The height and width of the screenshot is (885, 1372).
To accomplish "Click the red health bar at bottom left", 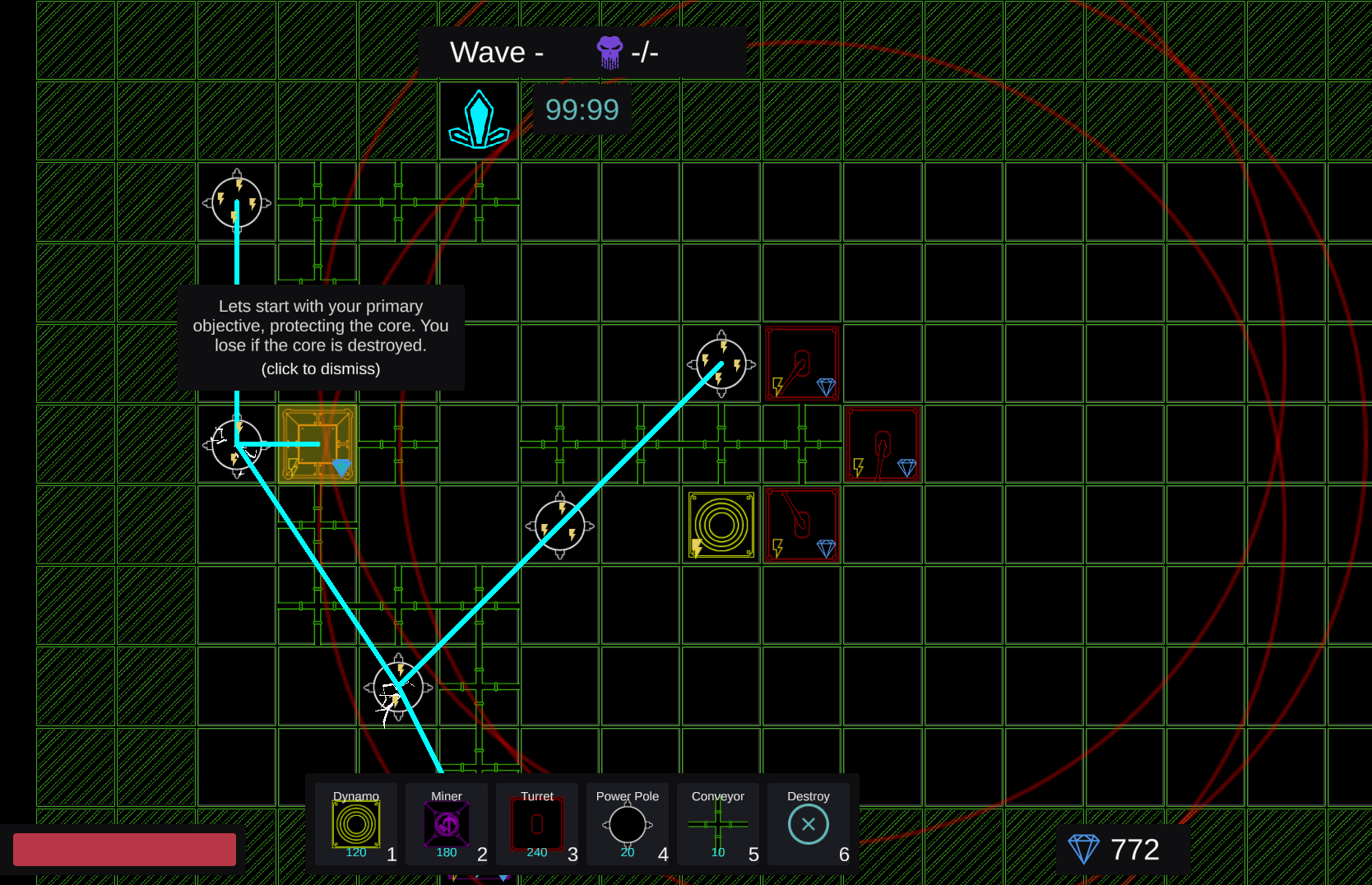I will pyautogui.click(x=123, y=848).
